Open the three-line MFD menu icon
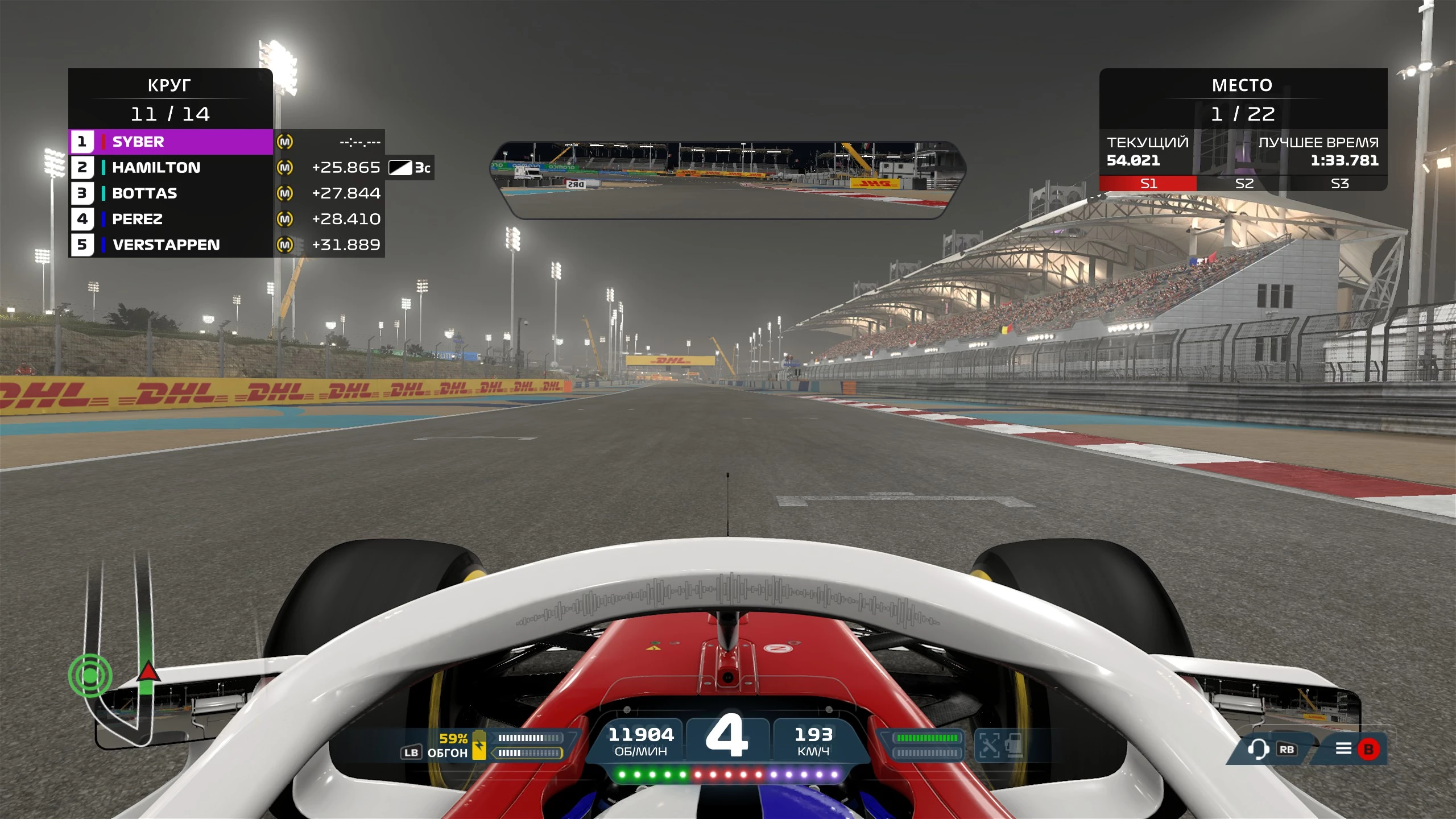This screenshot has height=819, width=1456. tap(1343, 748)
